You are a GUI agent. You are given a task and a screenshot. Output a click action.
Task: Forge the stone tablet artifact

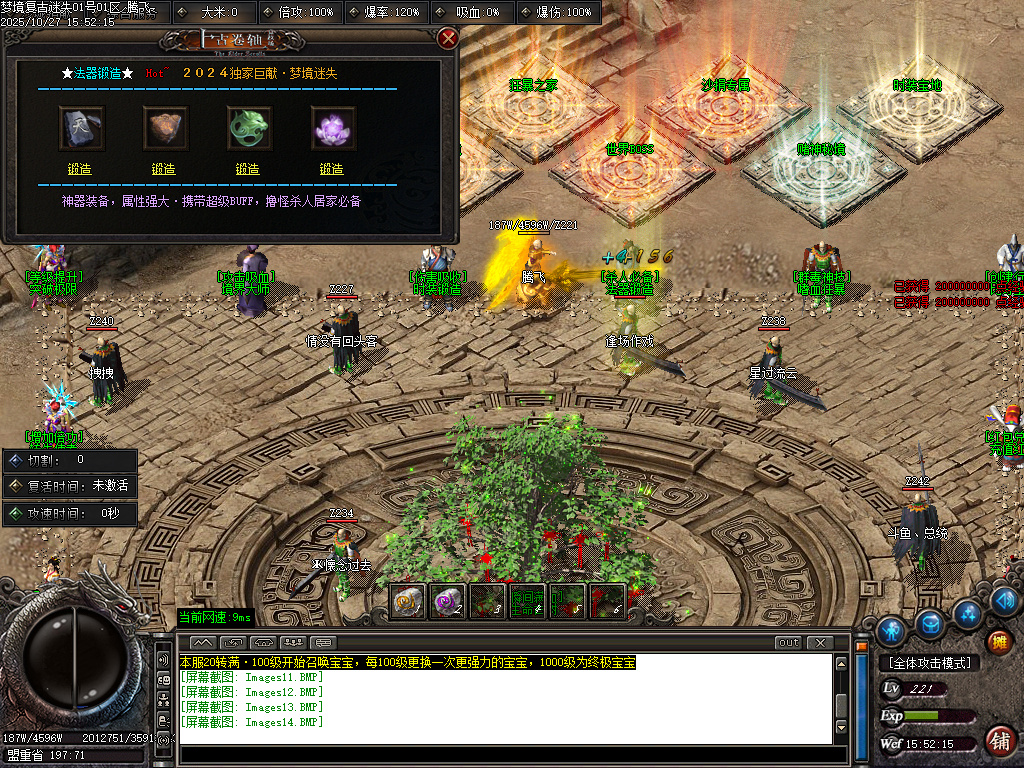coord(79,169)
